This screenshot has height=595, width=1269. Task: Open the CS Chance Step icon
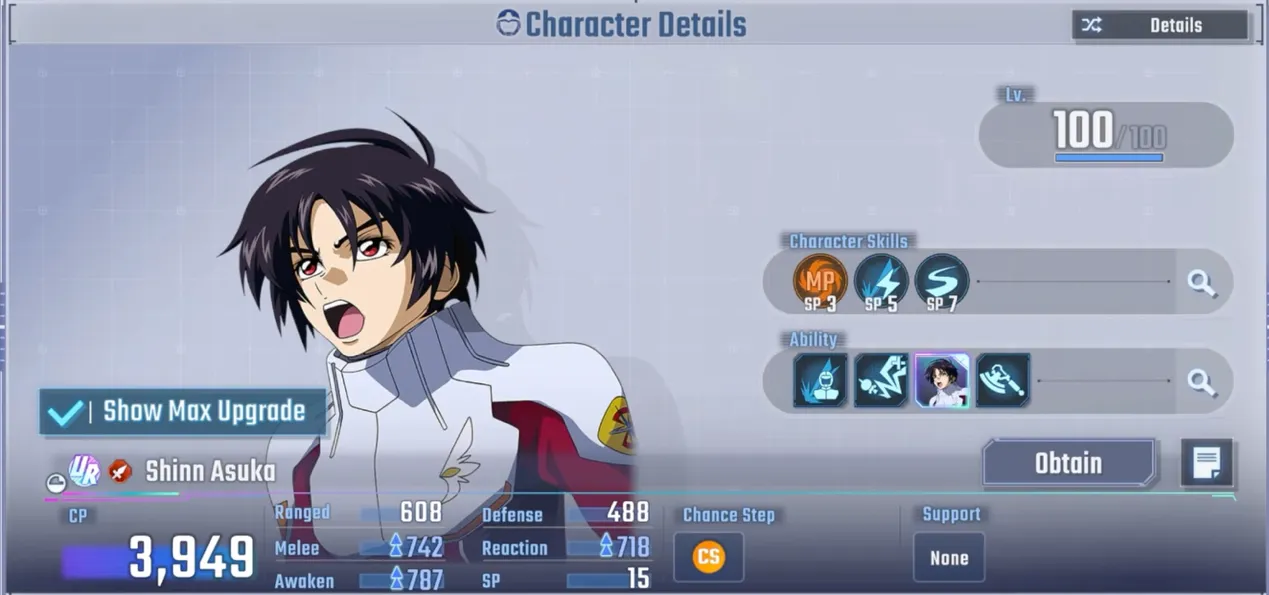point(708,557)
